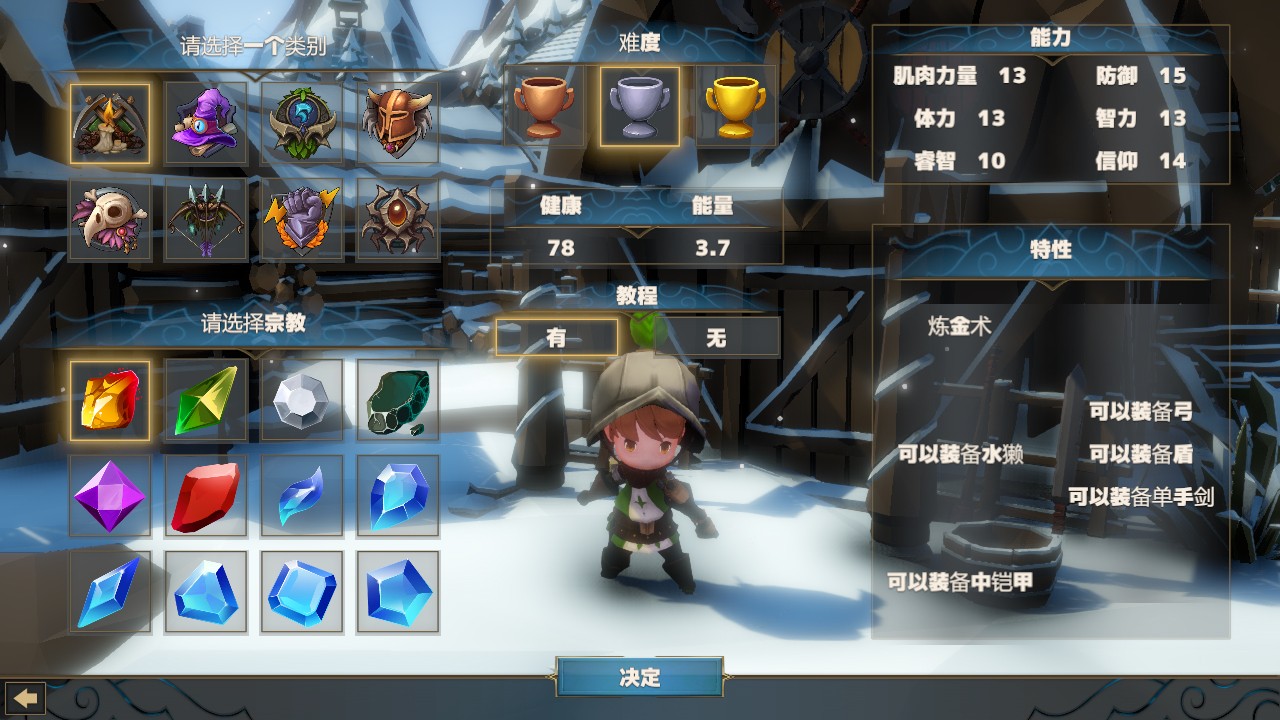Pick the red ruby gem religion
Screen dimensions: 1280x720
pos(206,496)
